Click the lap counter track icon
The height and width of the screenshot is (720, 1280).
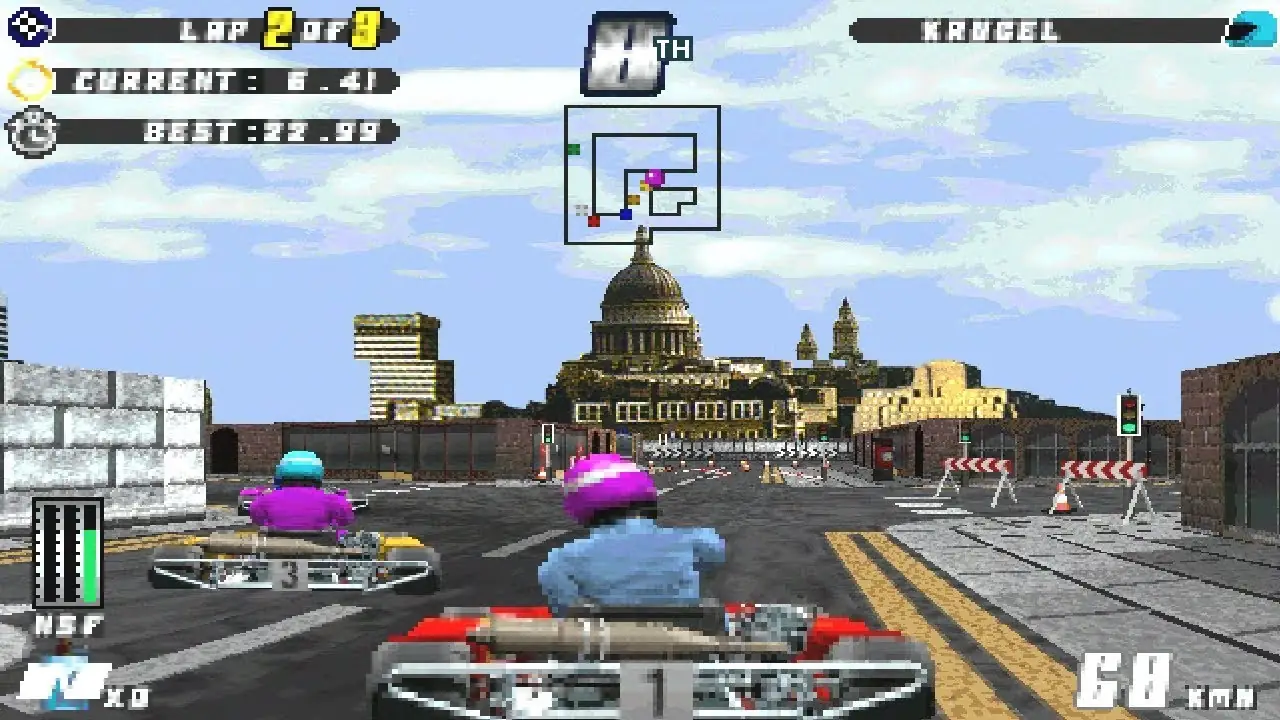[29, 28]
